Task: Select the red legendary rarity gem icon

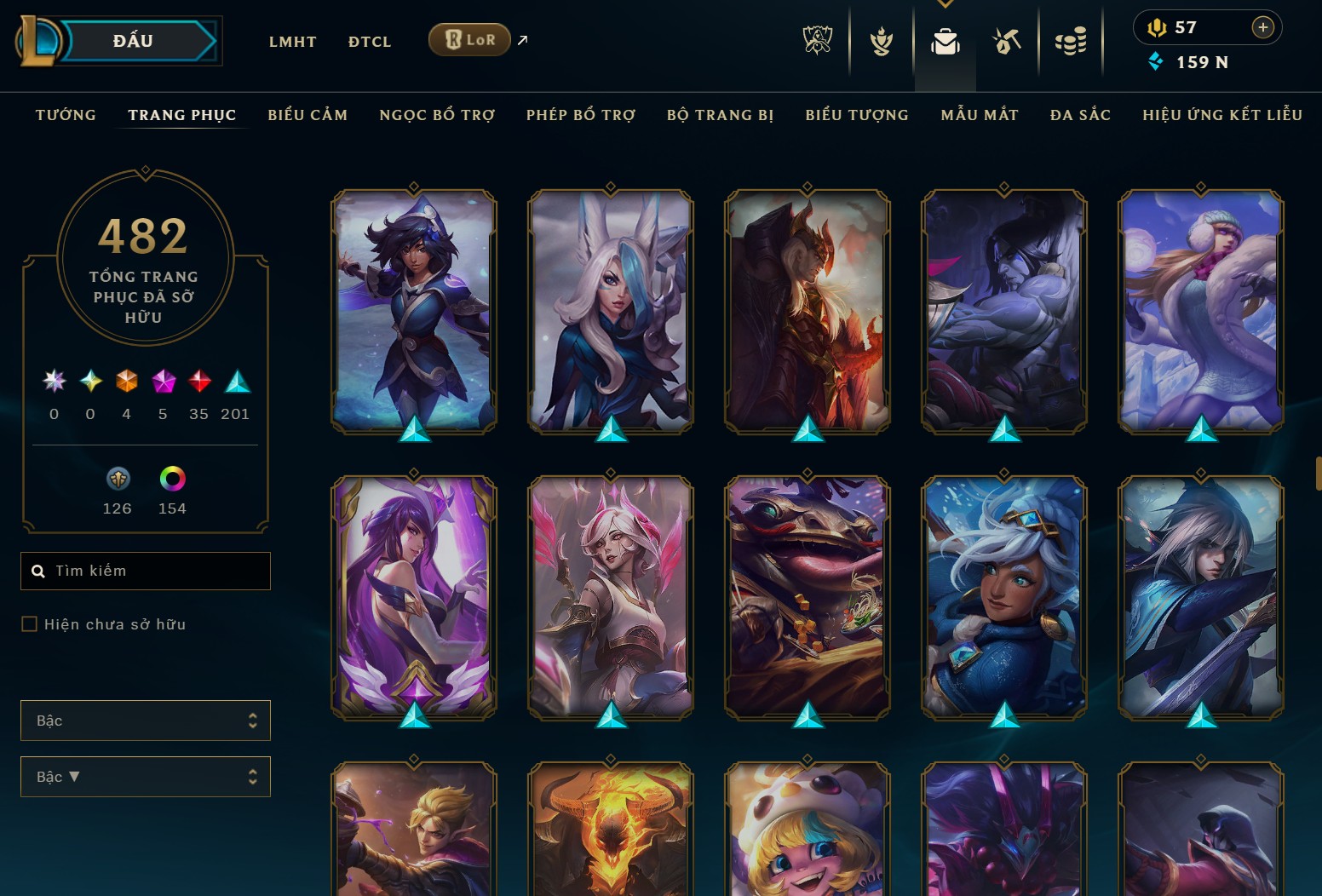Action: point(199,382)
